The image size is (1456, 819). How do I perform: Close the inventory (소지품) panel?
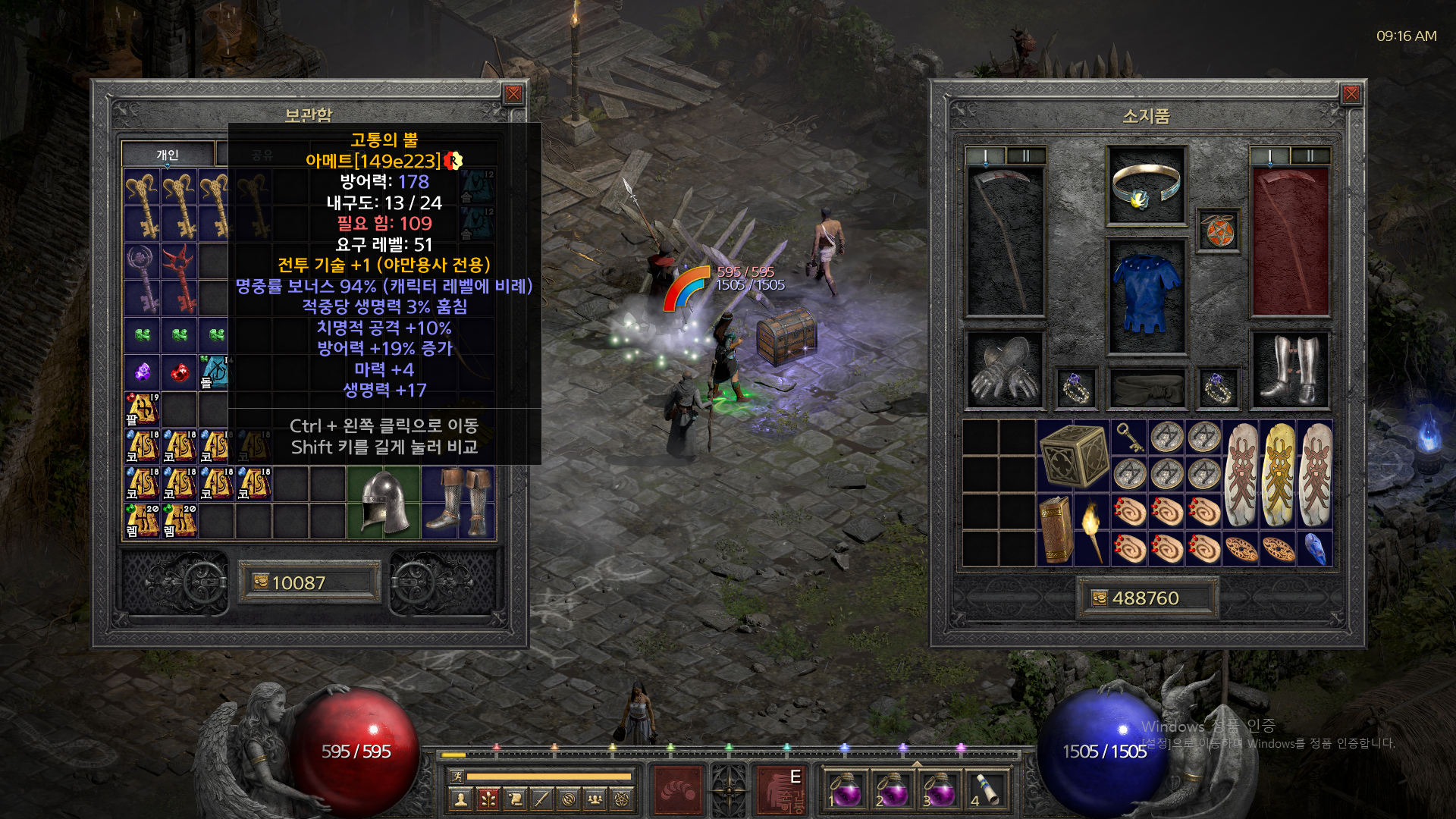(x=1351, y=94)
